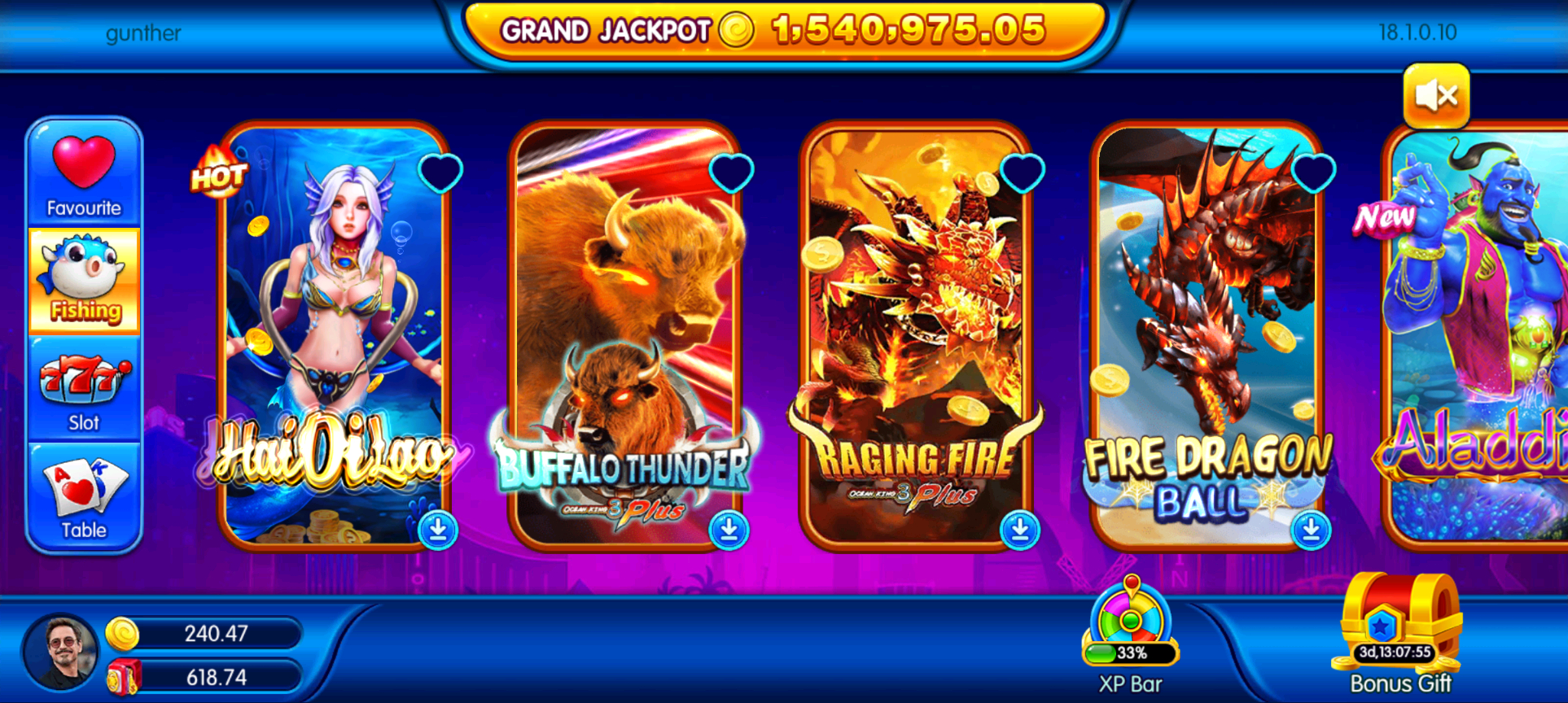
Task: Download Buffalo Thunder with the arrow button
Action: pos(729,530)
